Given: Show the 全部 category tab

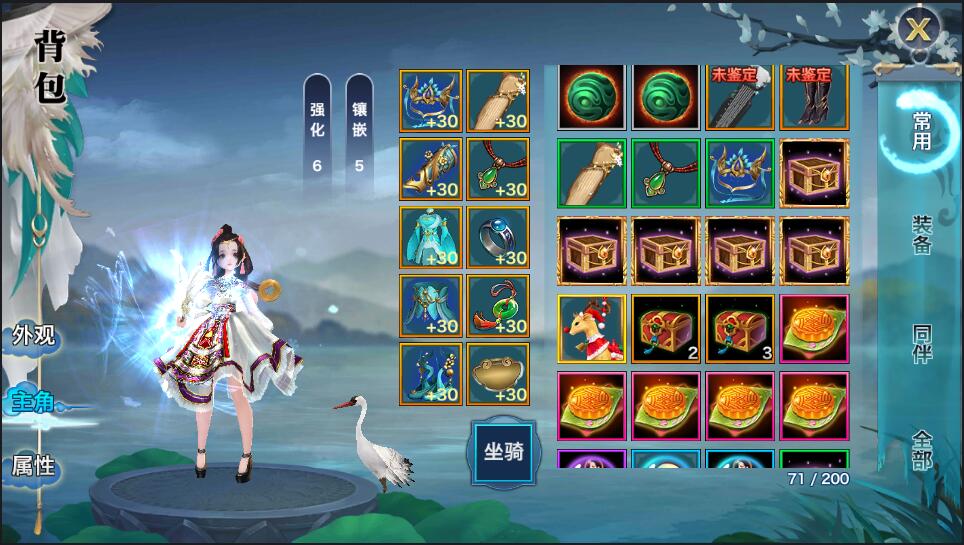Looking at the screenshot, I should pyautogui.click(x=921, y=449).
